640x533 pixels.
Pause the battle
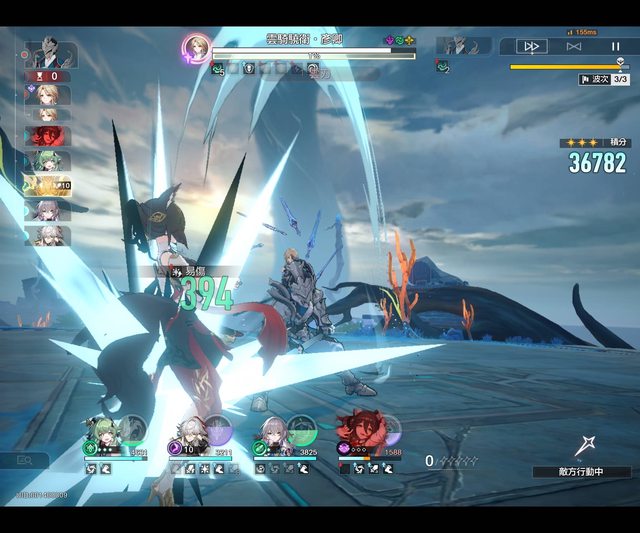pyautogui.click(x=615, y=46)
